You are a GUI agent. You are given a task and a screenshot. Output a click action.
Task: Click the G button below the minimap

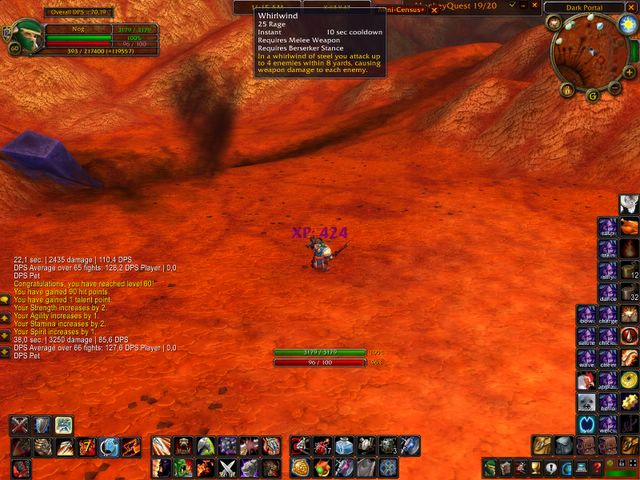pos(592,96)
